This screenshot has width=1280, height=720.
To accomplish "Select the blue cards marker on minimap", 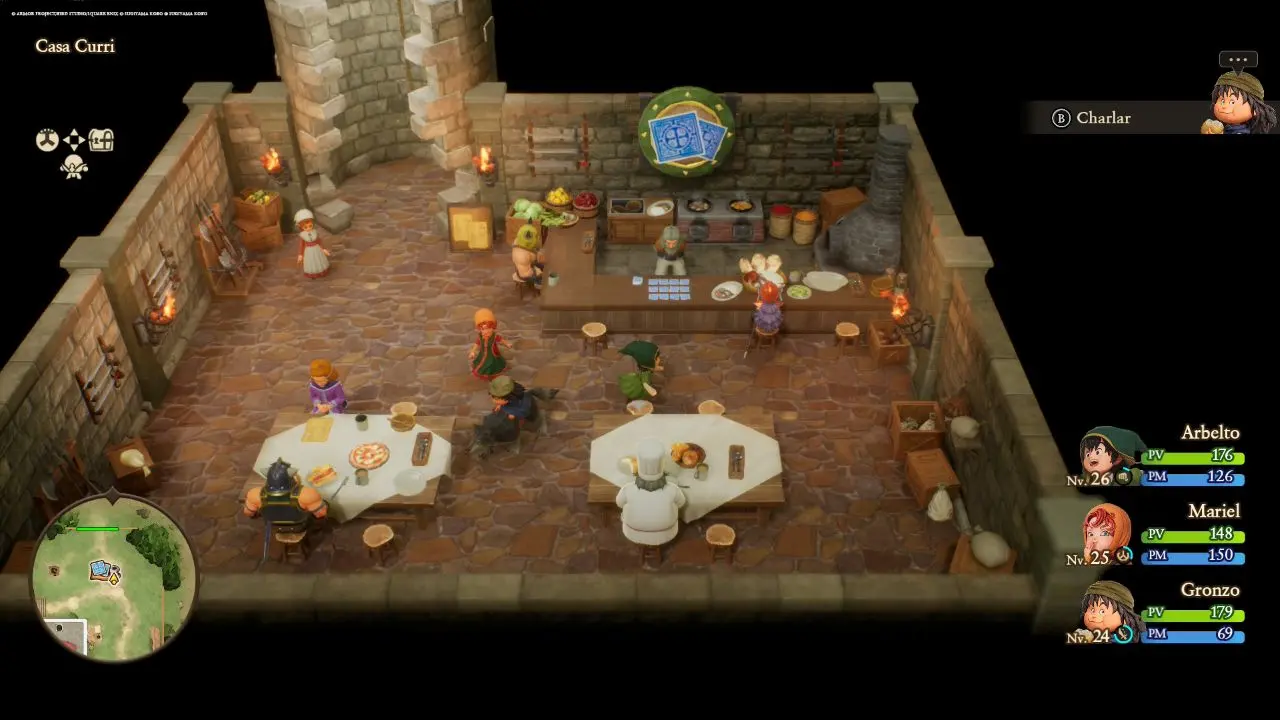I will (102, 570).
